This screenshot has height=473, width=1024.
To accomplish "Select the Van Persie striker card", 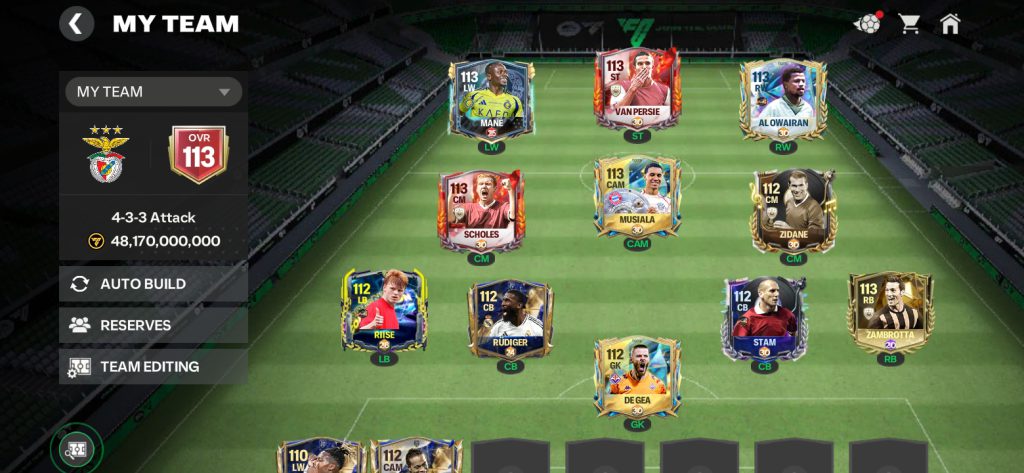I will point(637,88).
